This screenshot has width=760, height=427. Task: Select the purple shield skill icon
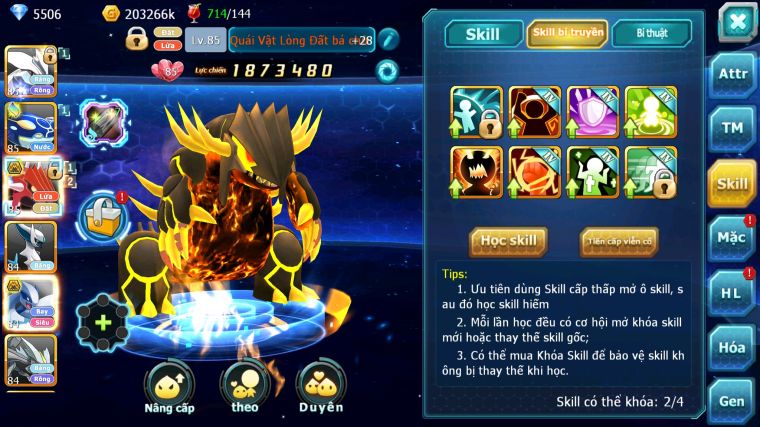pyautogui.click(x=593, y=111)
